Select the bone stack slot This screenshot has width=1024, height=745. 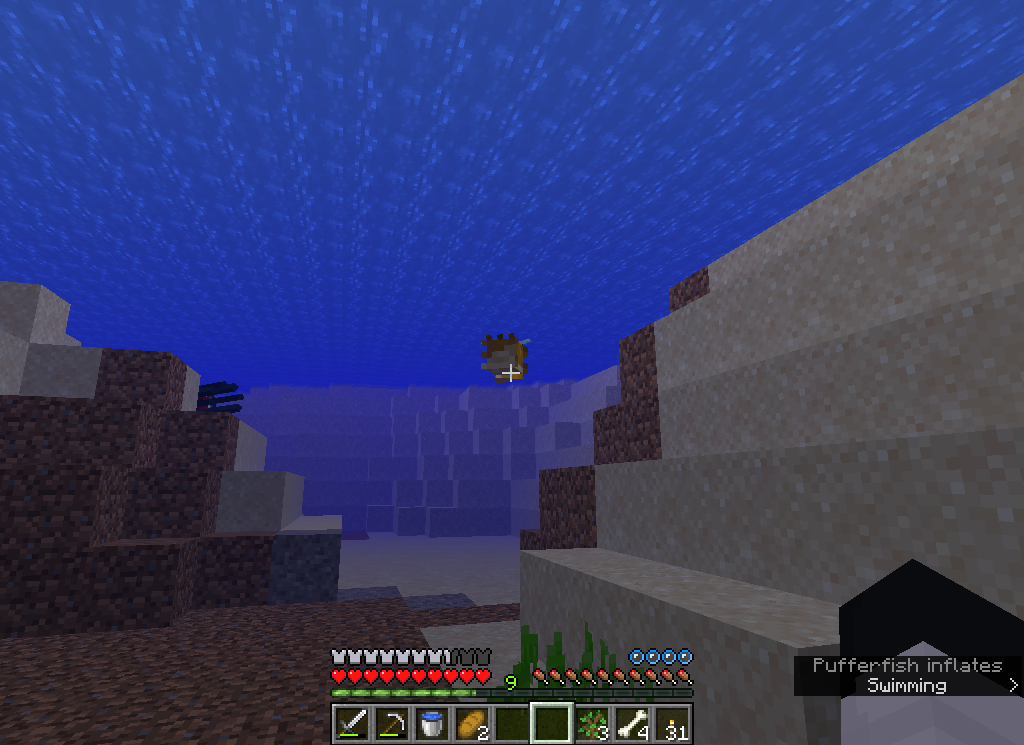tap(632, 723)
